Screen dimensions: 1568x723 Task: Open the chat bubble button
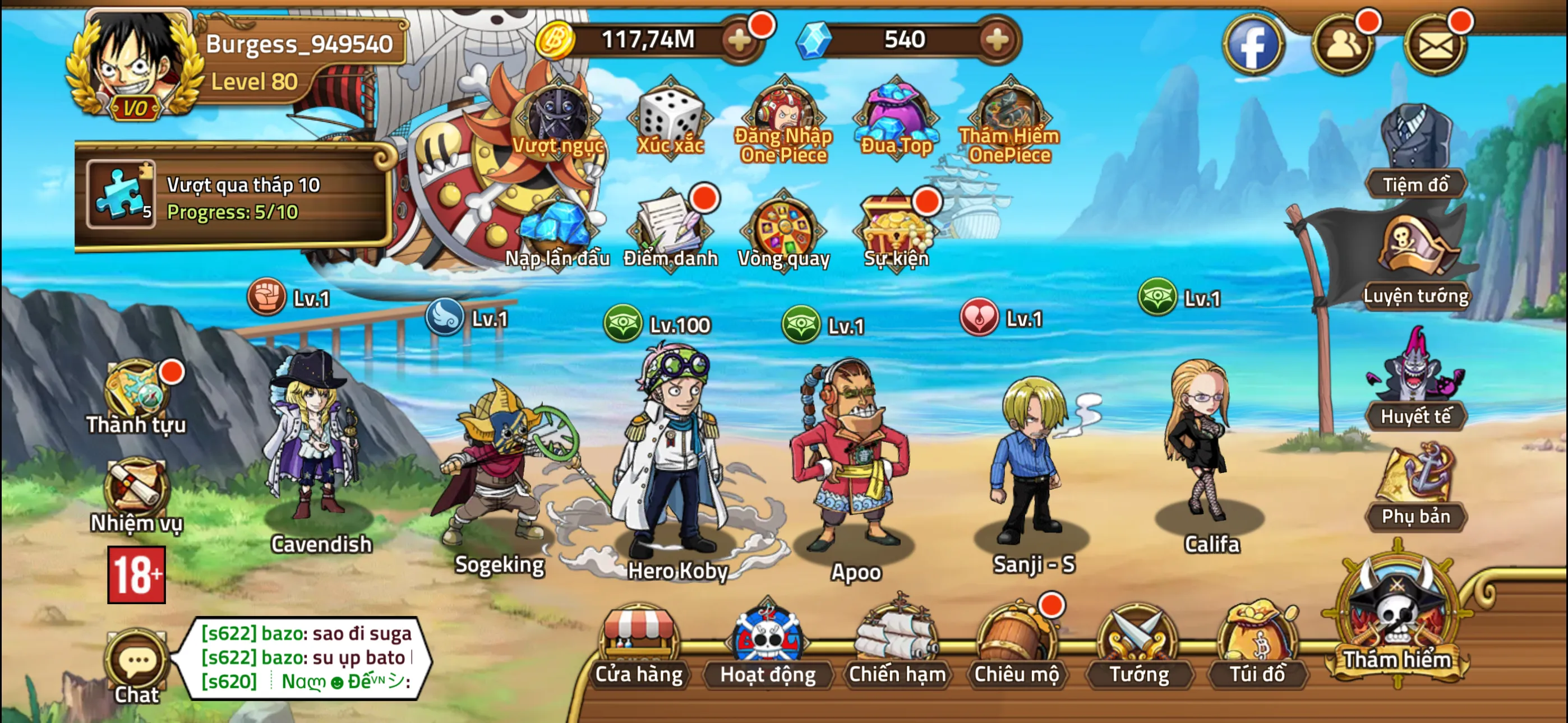pos(137,664)
